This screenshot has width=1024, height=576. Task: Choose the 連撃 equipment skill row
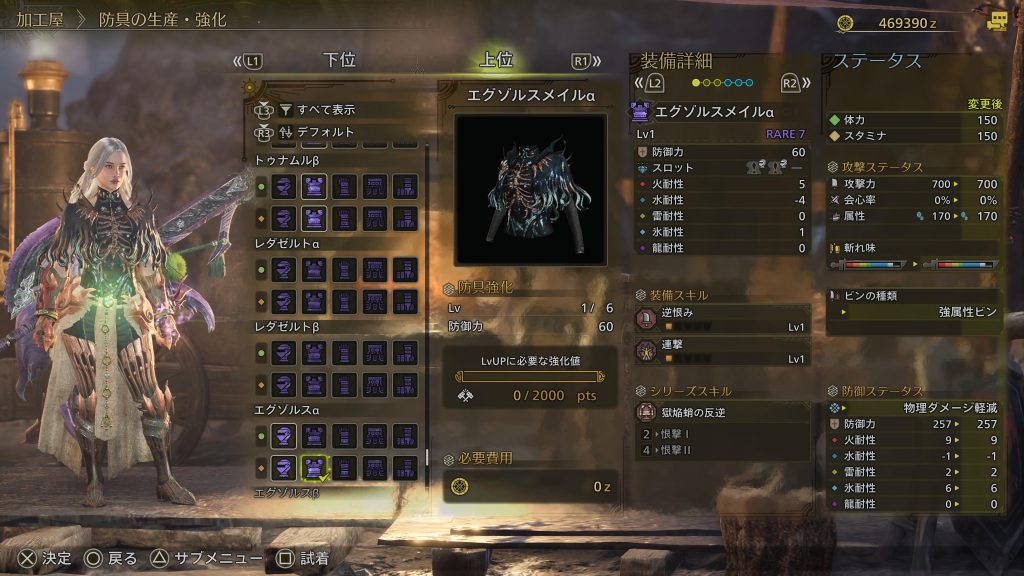coord(722,351)
